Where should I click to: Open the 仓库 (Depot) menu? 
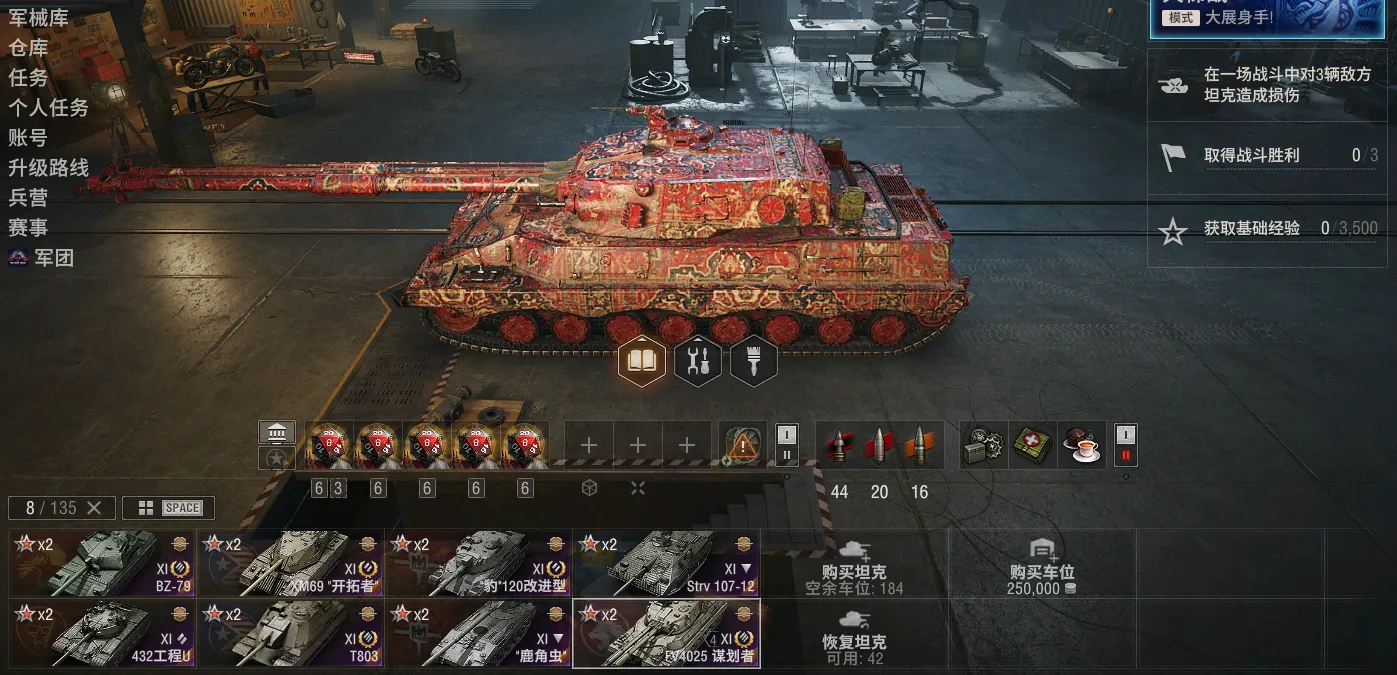pos(28,47)
